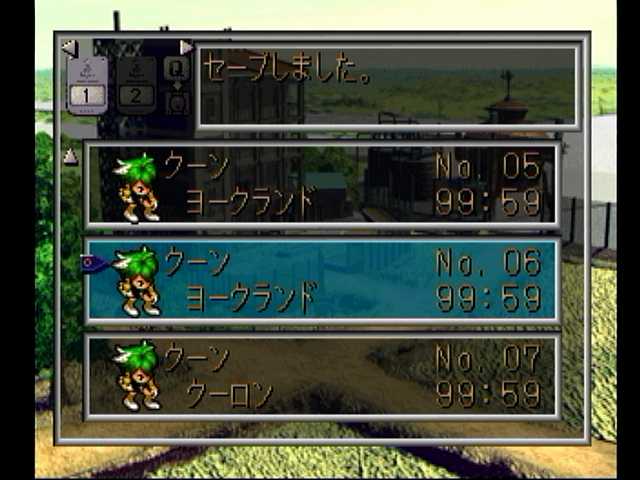Click the up arrow beside the save list
Viewport: 640px width, 480px height.
(x=70, y=156)
